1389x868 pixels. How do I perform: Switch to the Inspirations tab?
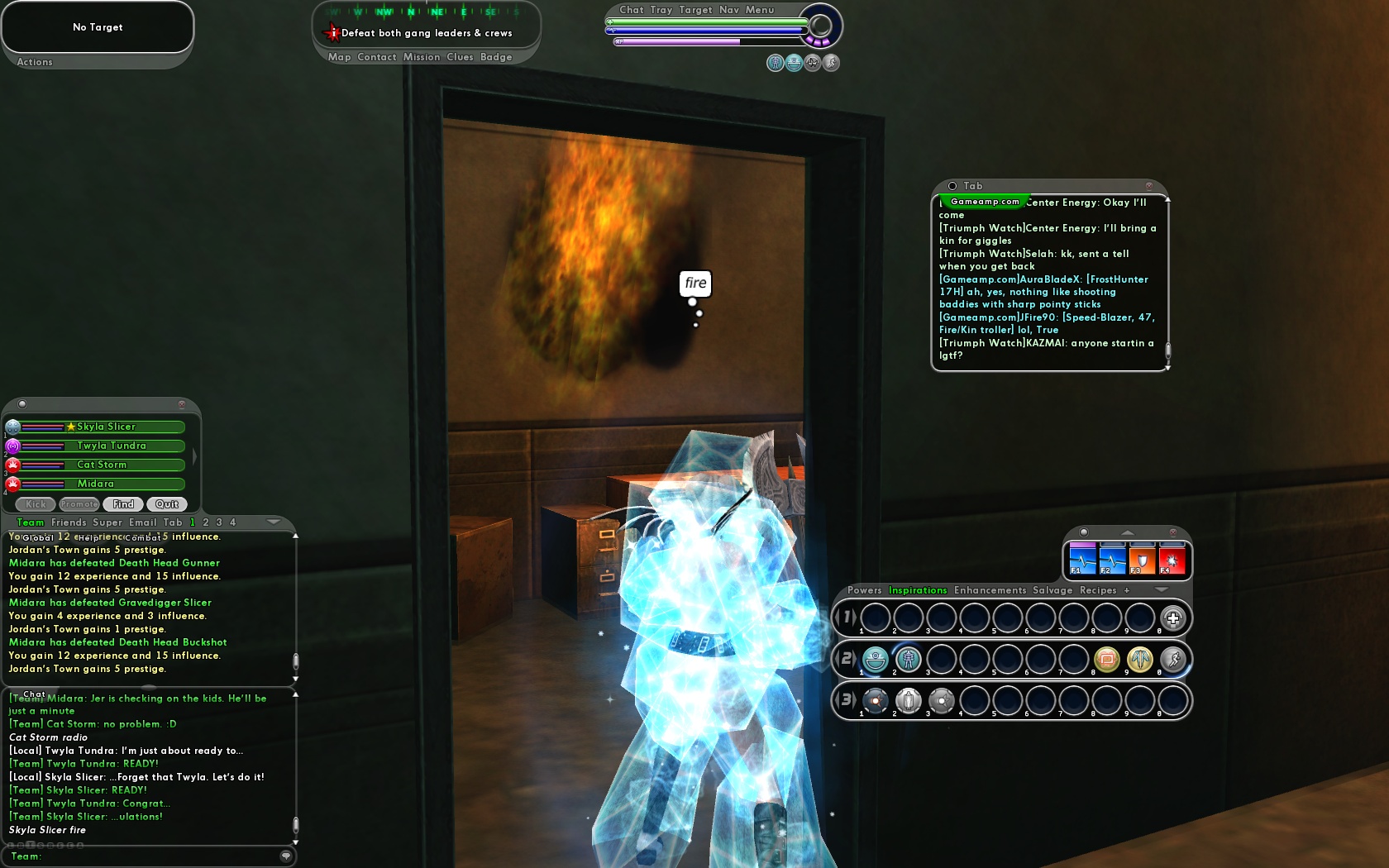[918, 590]
